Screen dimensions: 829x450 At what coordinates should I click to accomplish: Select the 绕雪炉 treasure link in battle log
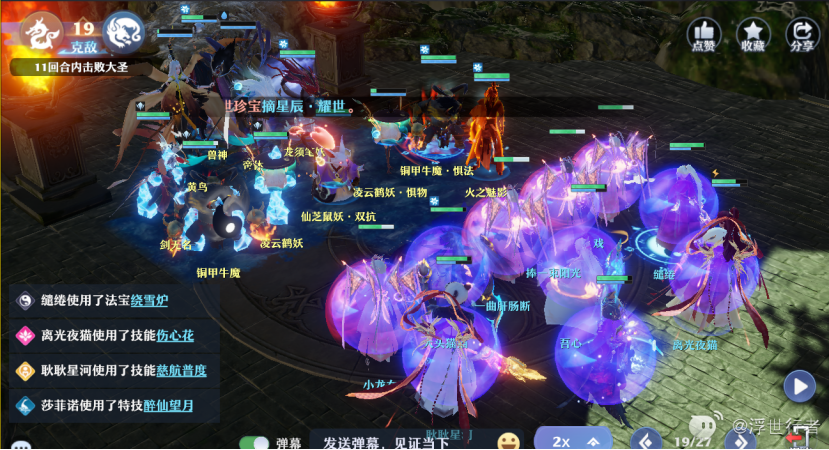click(158, 302)
